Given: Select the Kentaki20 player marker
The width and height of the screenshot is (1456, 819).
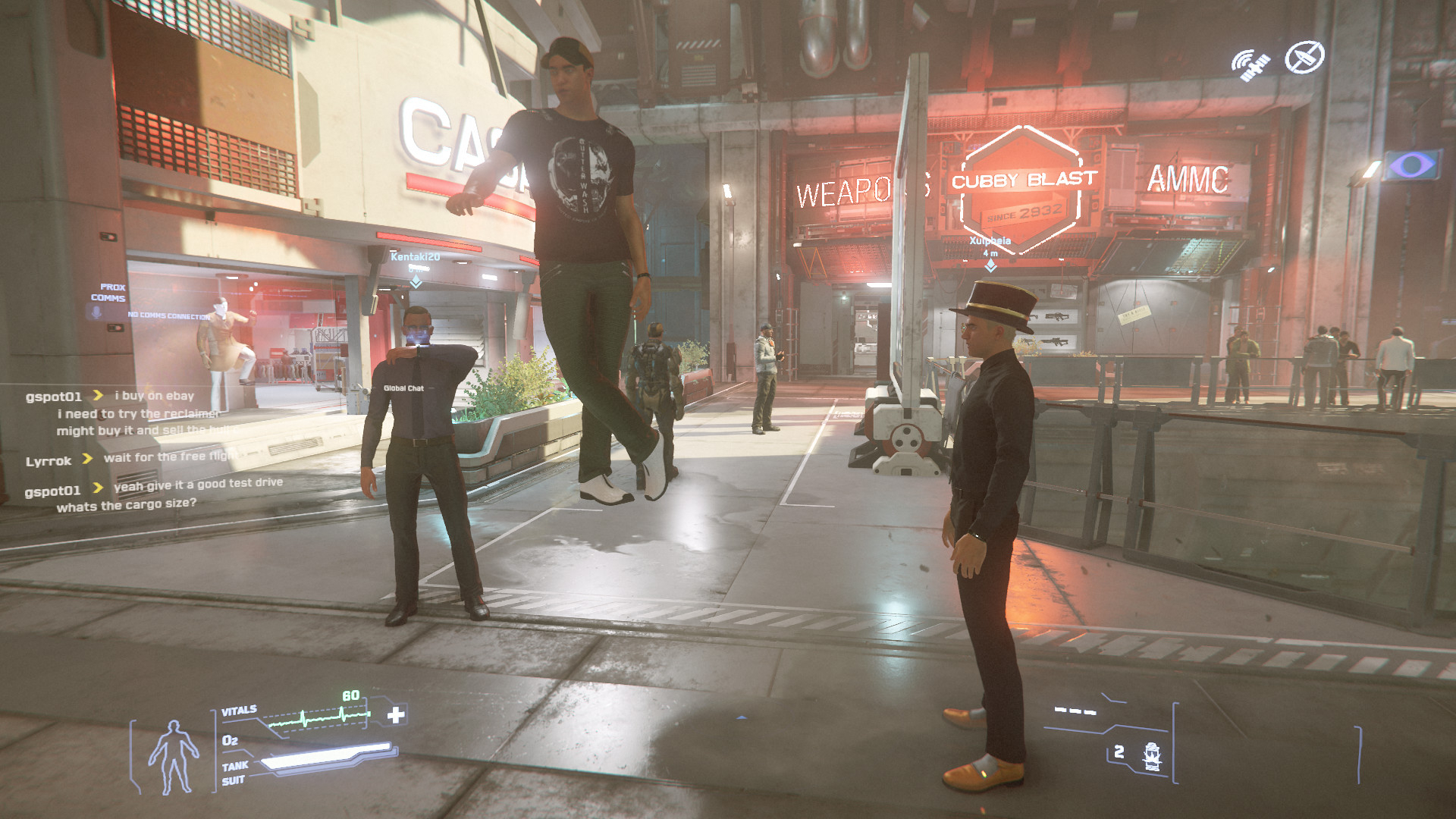Looking at the screenshot, I should click(x=416, y=282).
